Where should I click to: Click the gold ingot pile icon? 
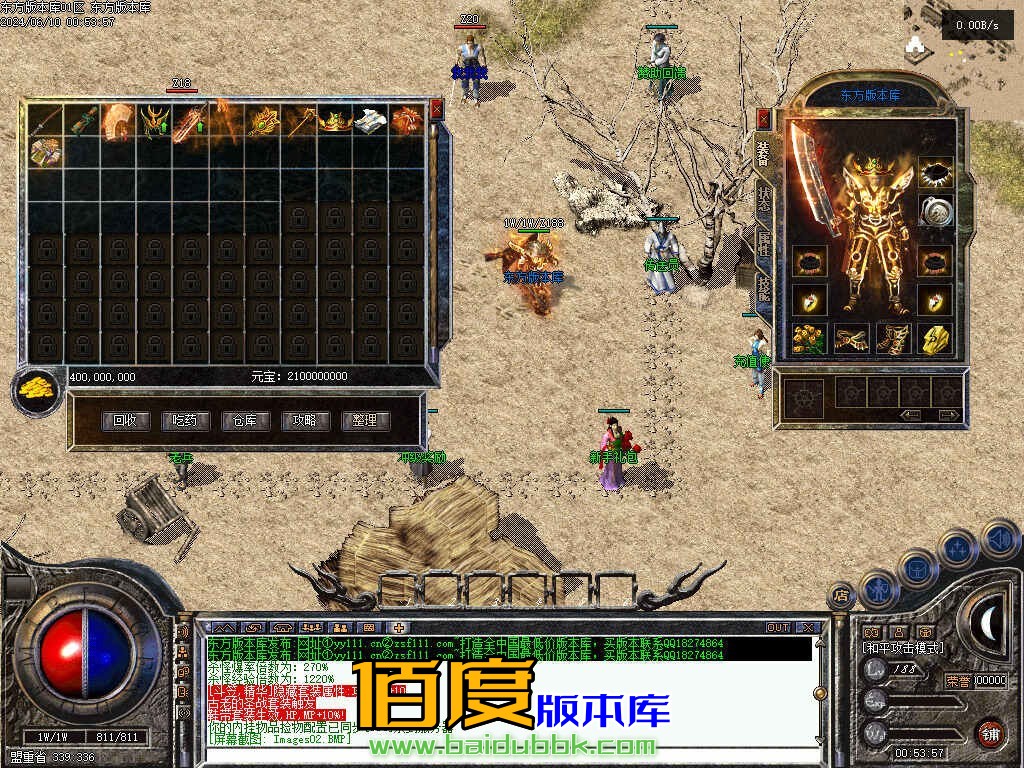click(x=36, y=389)
